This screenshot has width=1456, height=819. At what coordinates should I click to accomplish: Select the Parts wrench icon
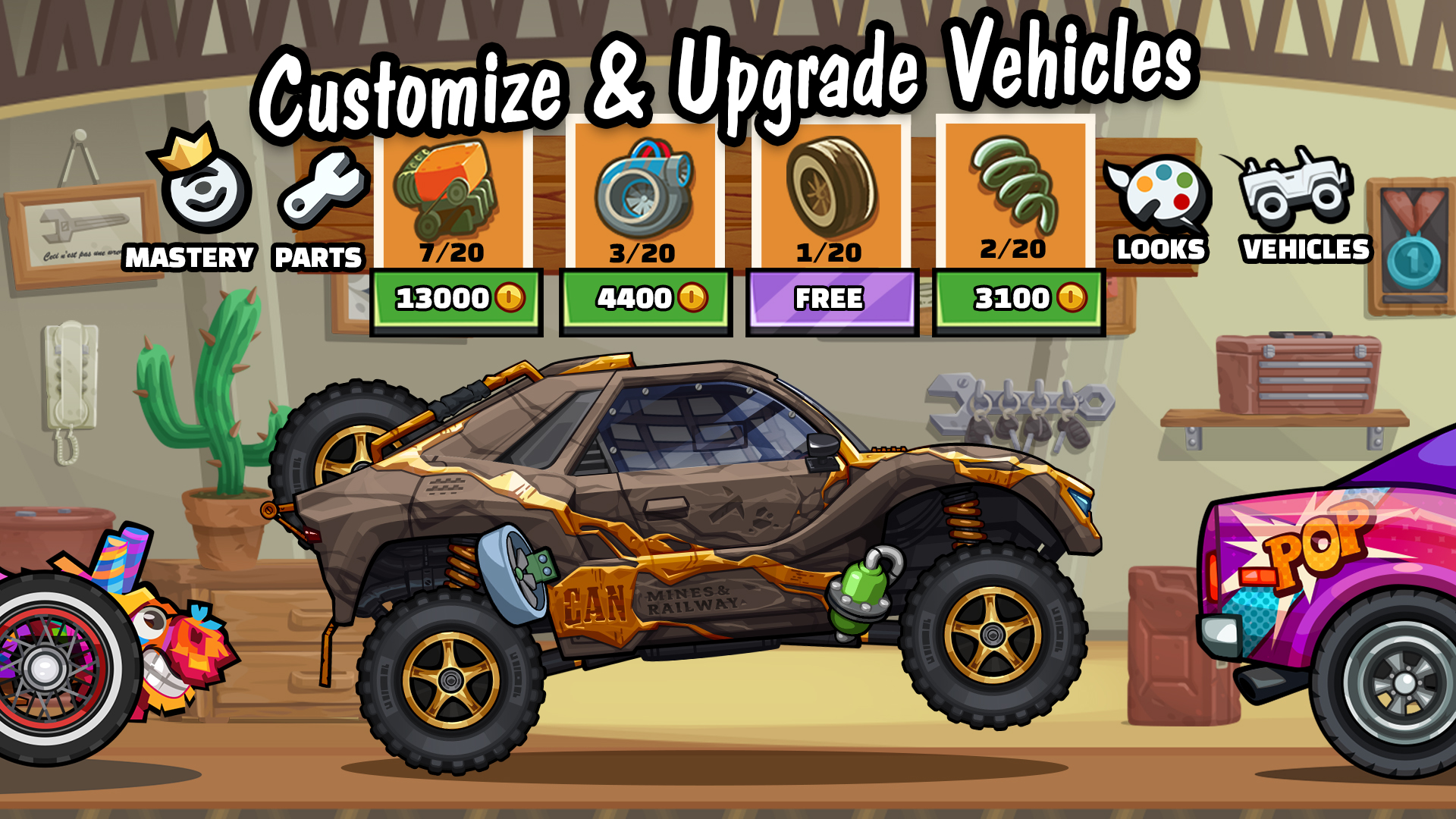(x=322, y=190)
